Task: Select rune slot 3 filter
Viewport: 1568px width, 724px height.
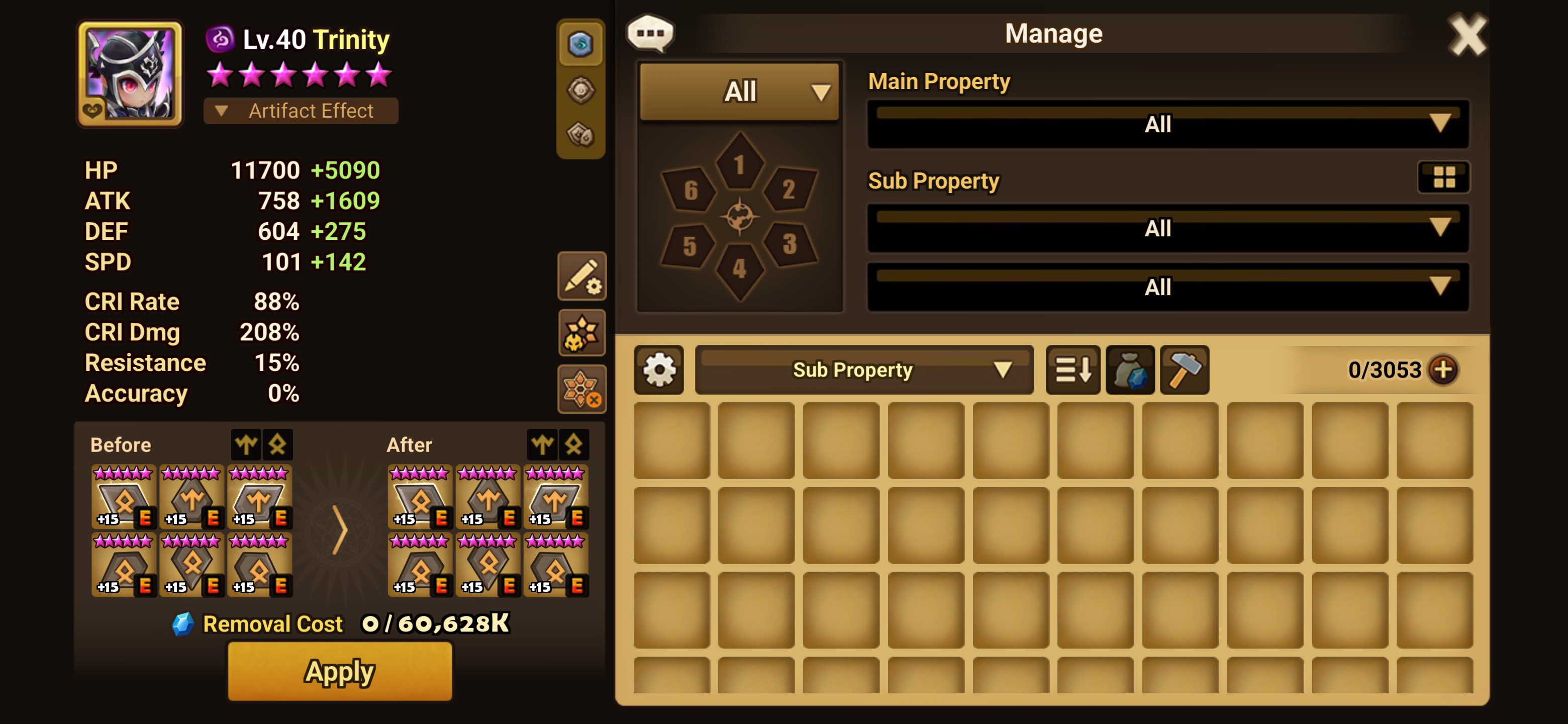Action: tap(789, 244)
